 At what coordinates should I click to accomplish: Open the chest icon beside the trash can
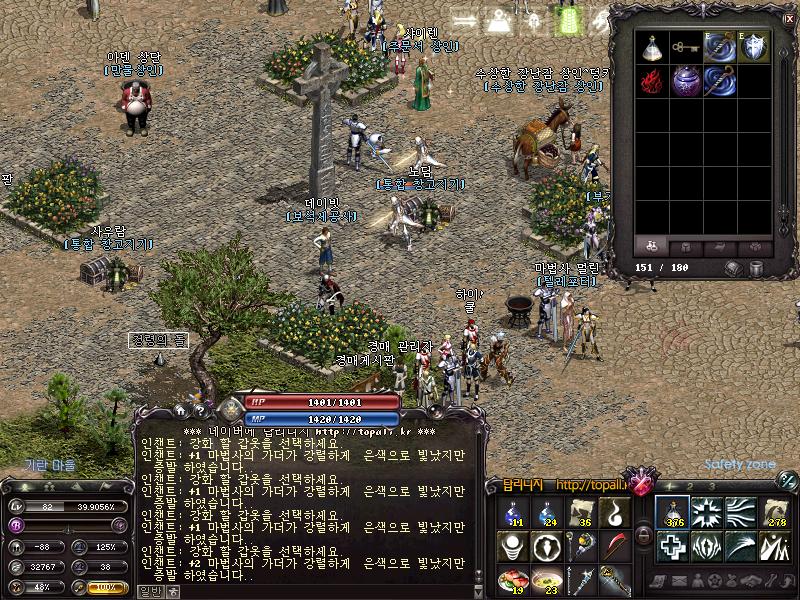pos(733,268)
